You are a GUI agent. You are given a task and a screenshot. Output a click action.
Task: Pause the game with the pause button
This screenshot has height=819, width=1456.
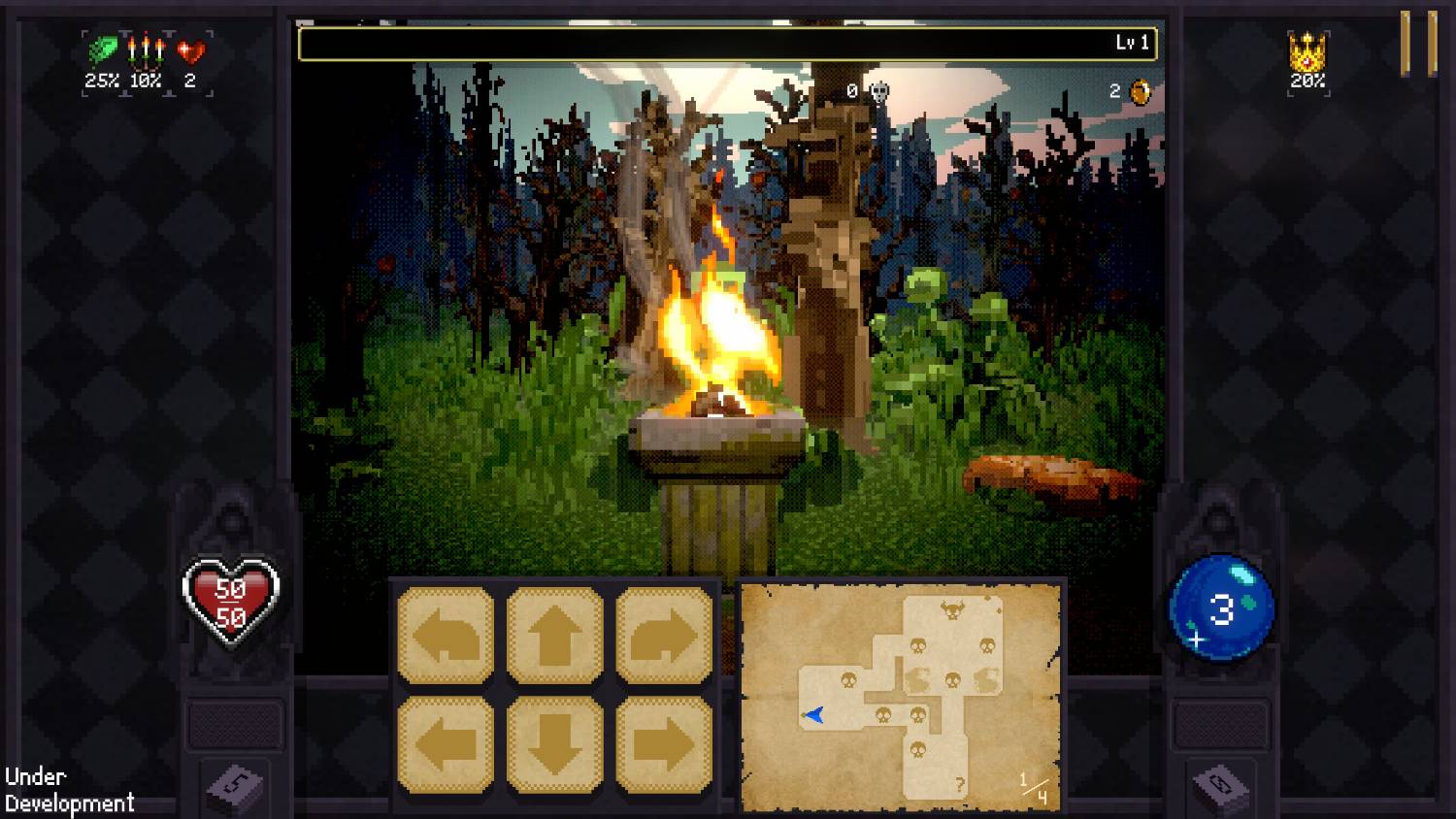[1418, 44]
